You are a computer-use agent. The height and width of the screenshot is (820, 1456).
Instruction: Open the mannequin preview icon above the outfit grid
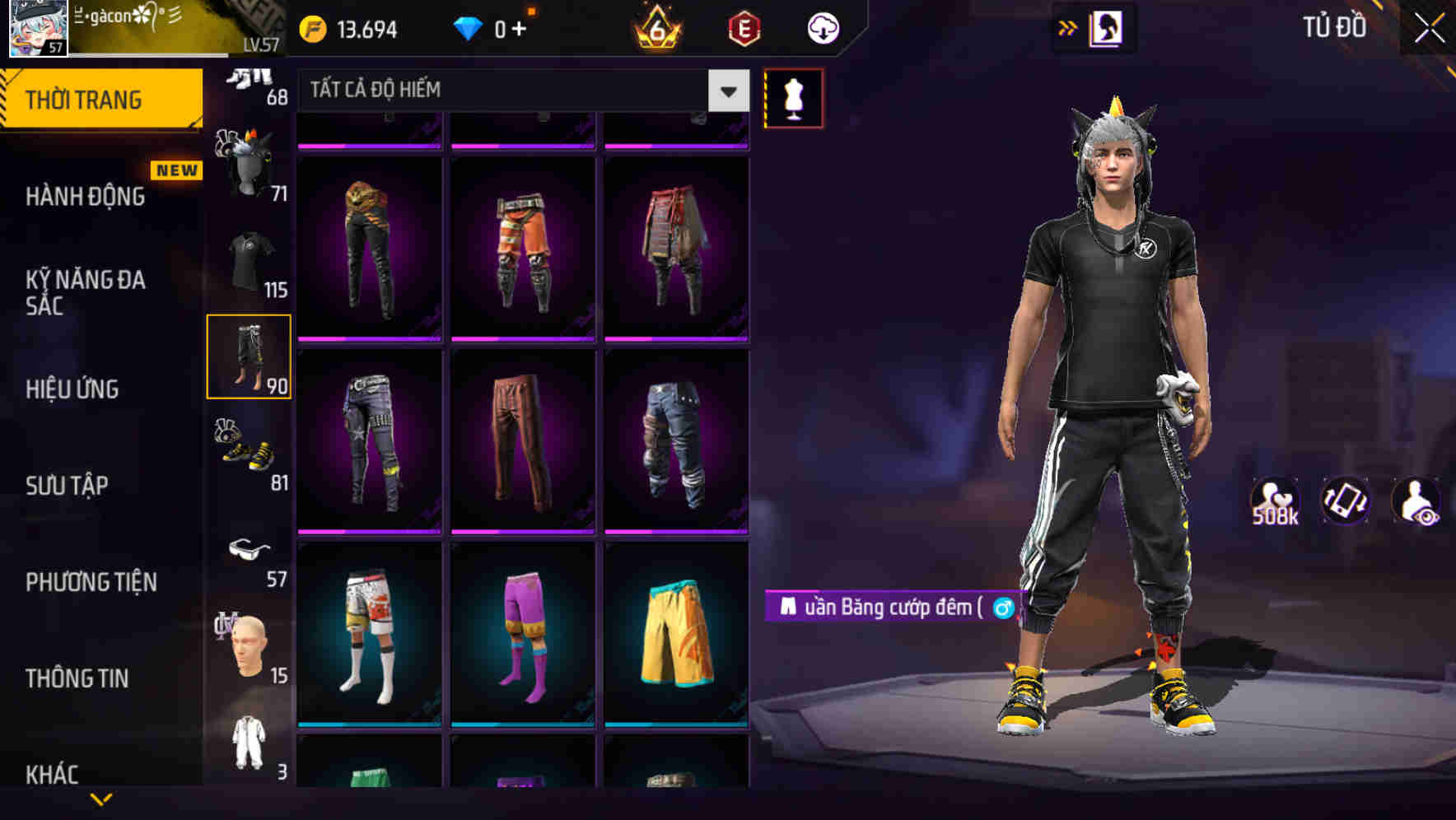(x=792, y=96)
